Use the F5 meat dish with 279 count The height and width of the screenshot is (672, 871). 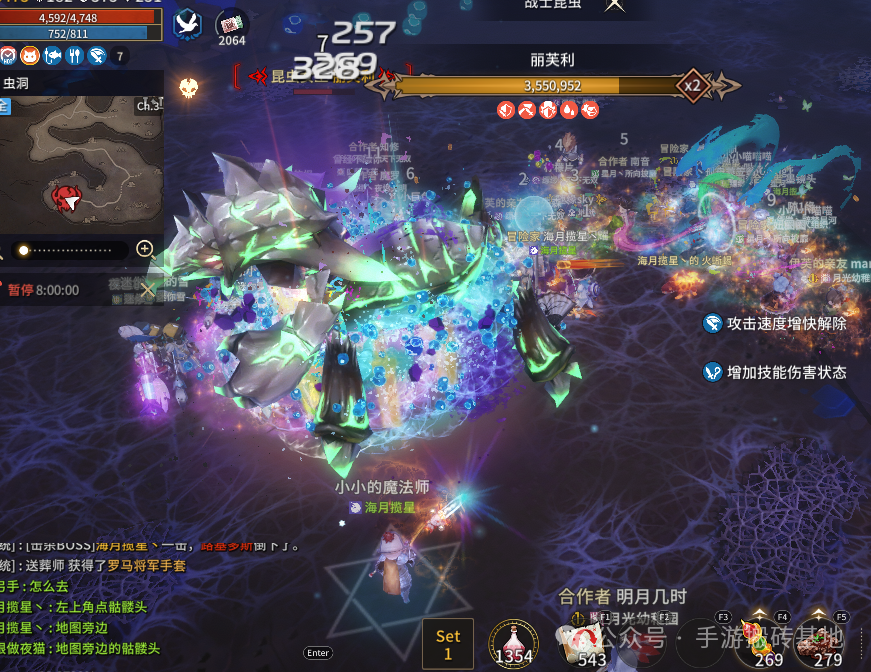pyautogui.click(x=819, y=638)
